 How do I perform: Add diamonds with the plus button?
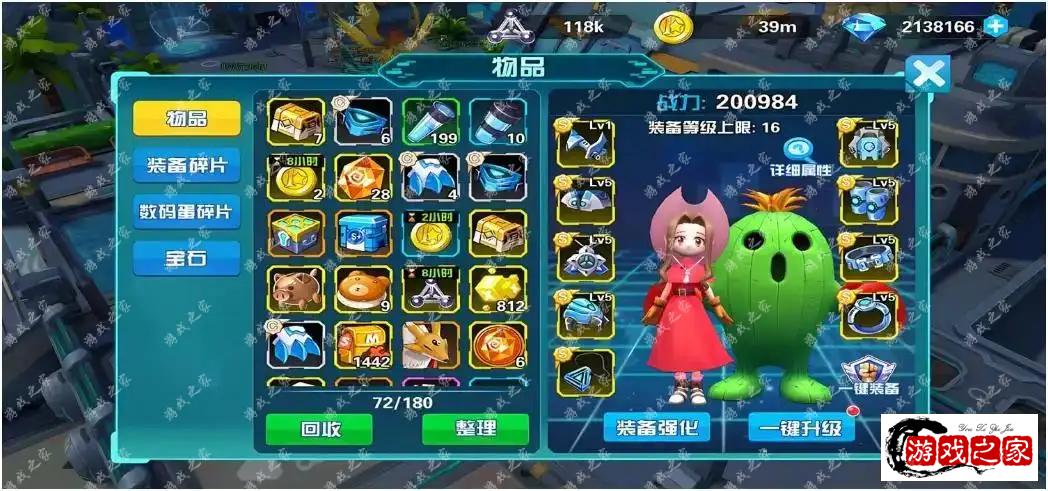point(995,27)
